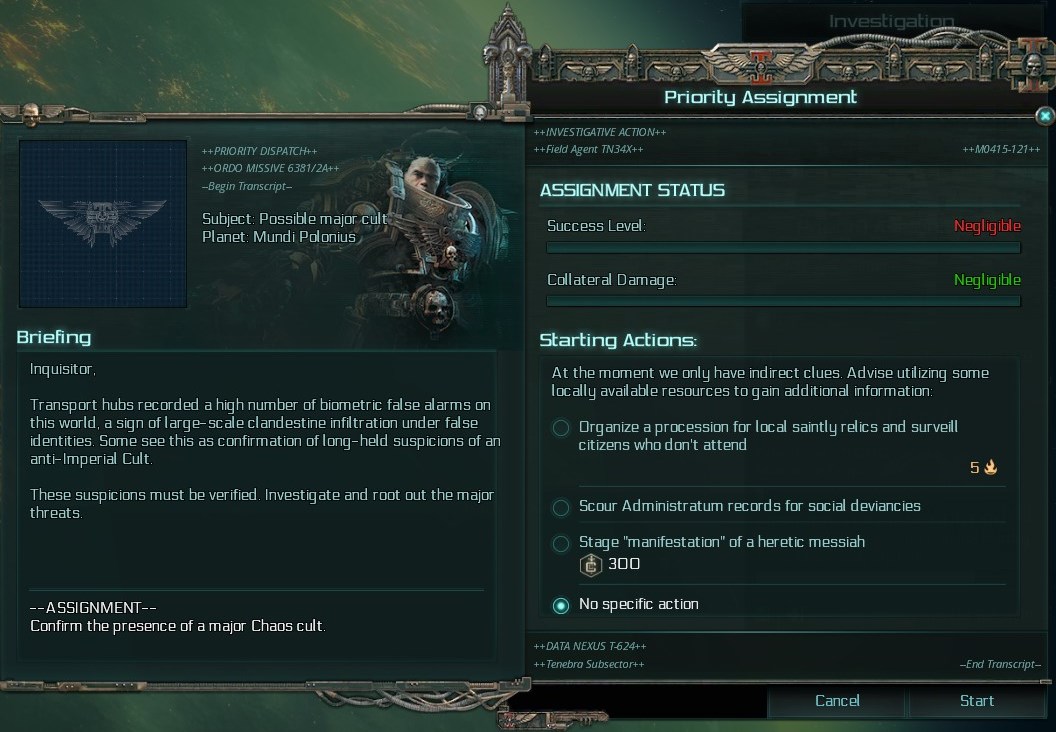Close the Priority Assignment window
Viewport: 1056px width, 732px height.
pos(1044,116)
